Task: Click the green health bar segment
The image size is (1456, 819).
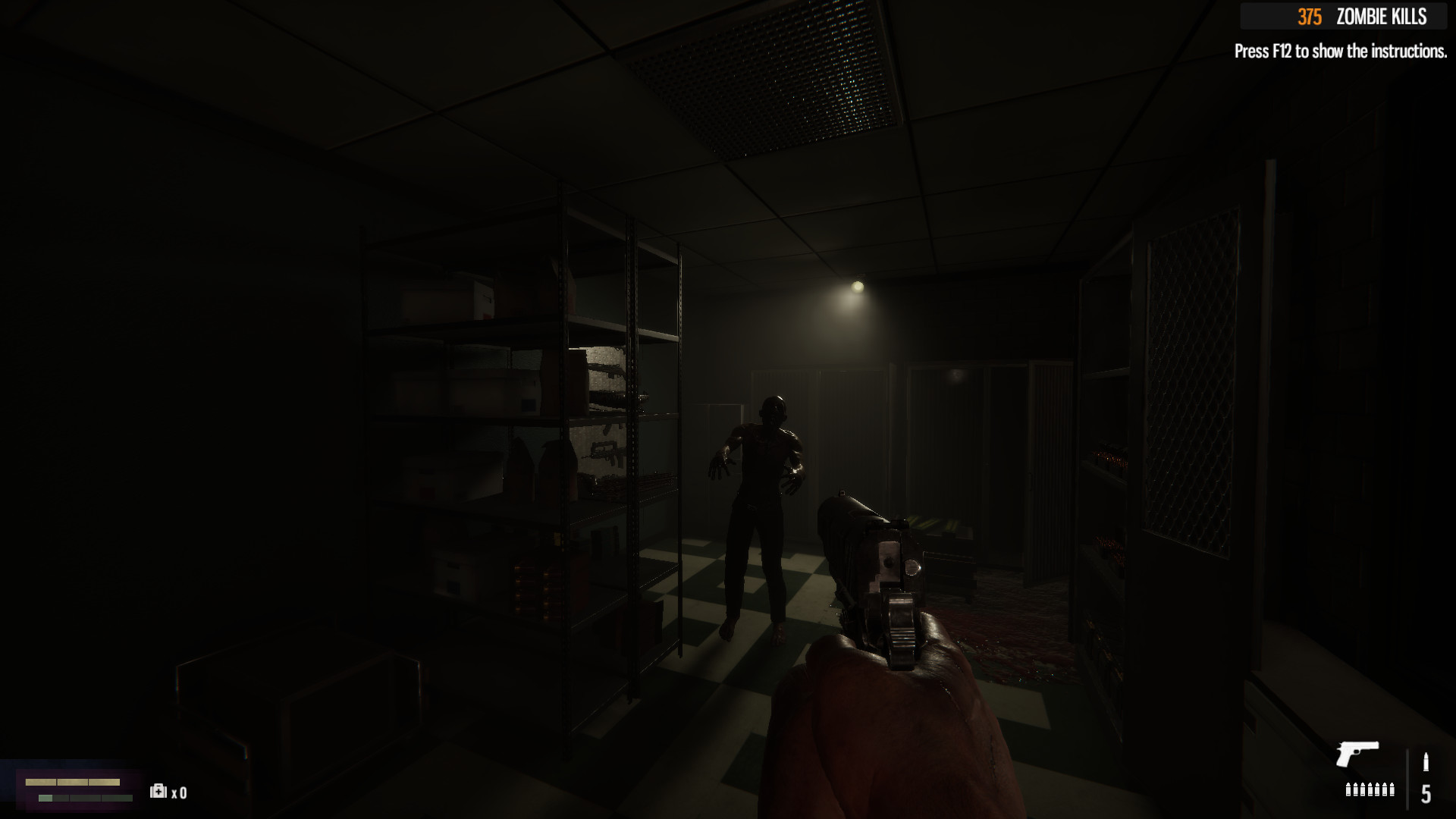Action: [45, 799]
